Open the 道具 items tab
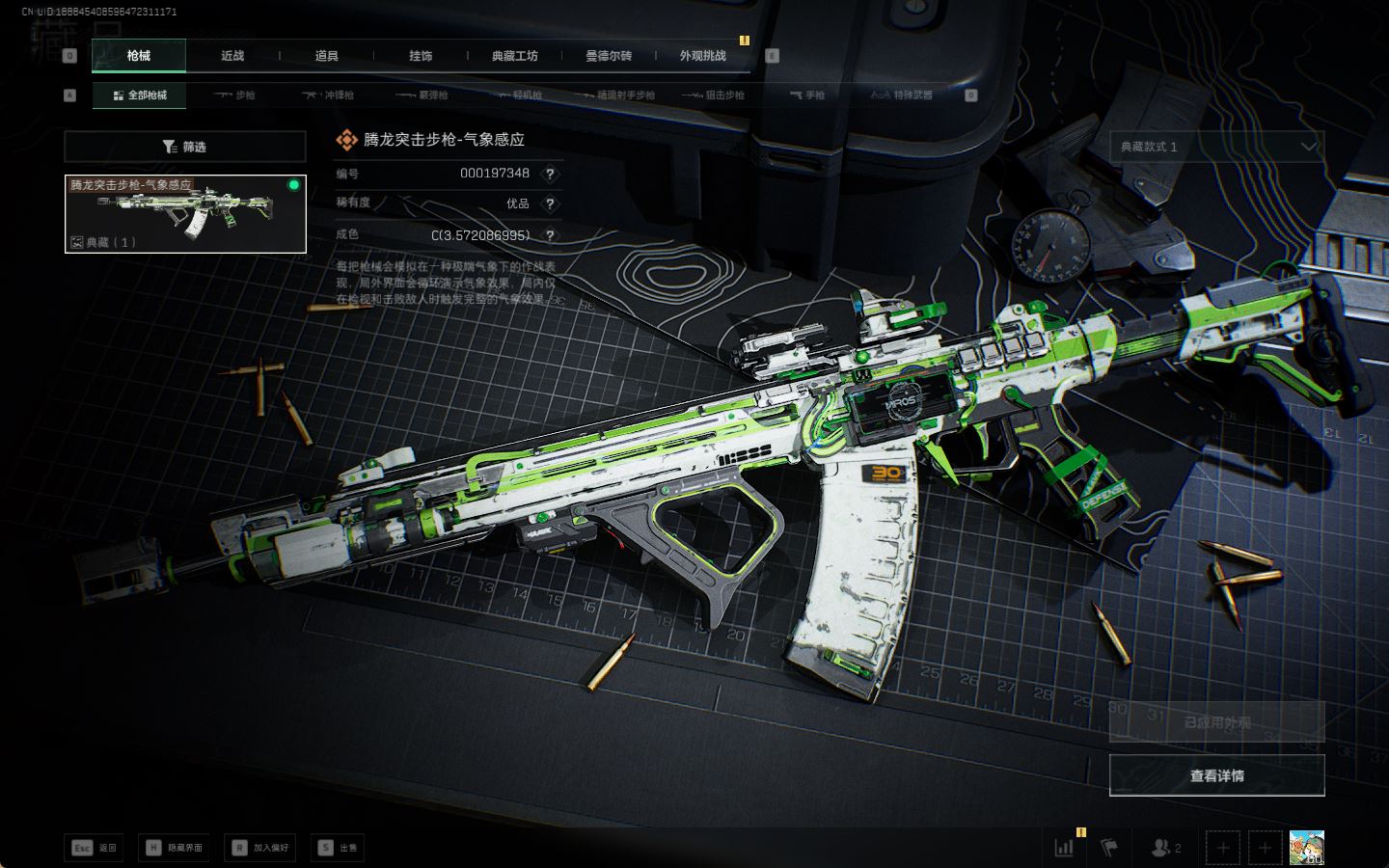This screenshot has width=1389, height=868. [x=327, y=56]
